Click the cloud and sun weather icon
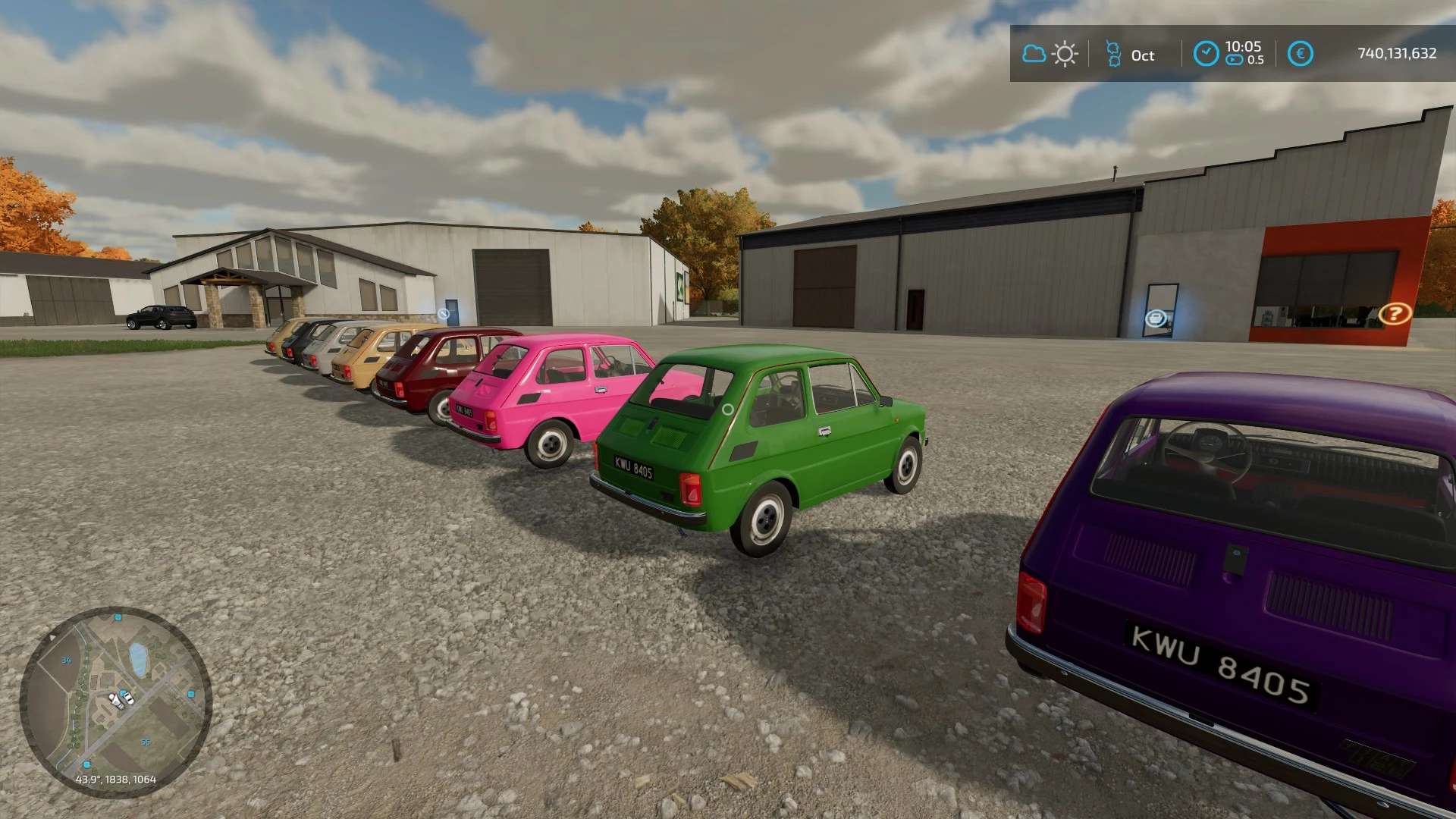 click(1050, 54)
